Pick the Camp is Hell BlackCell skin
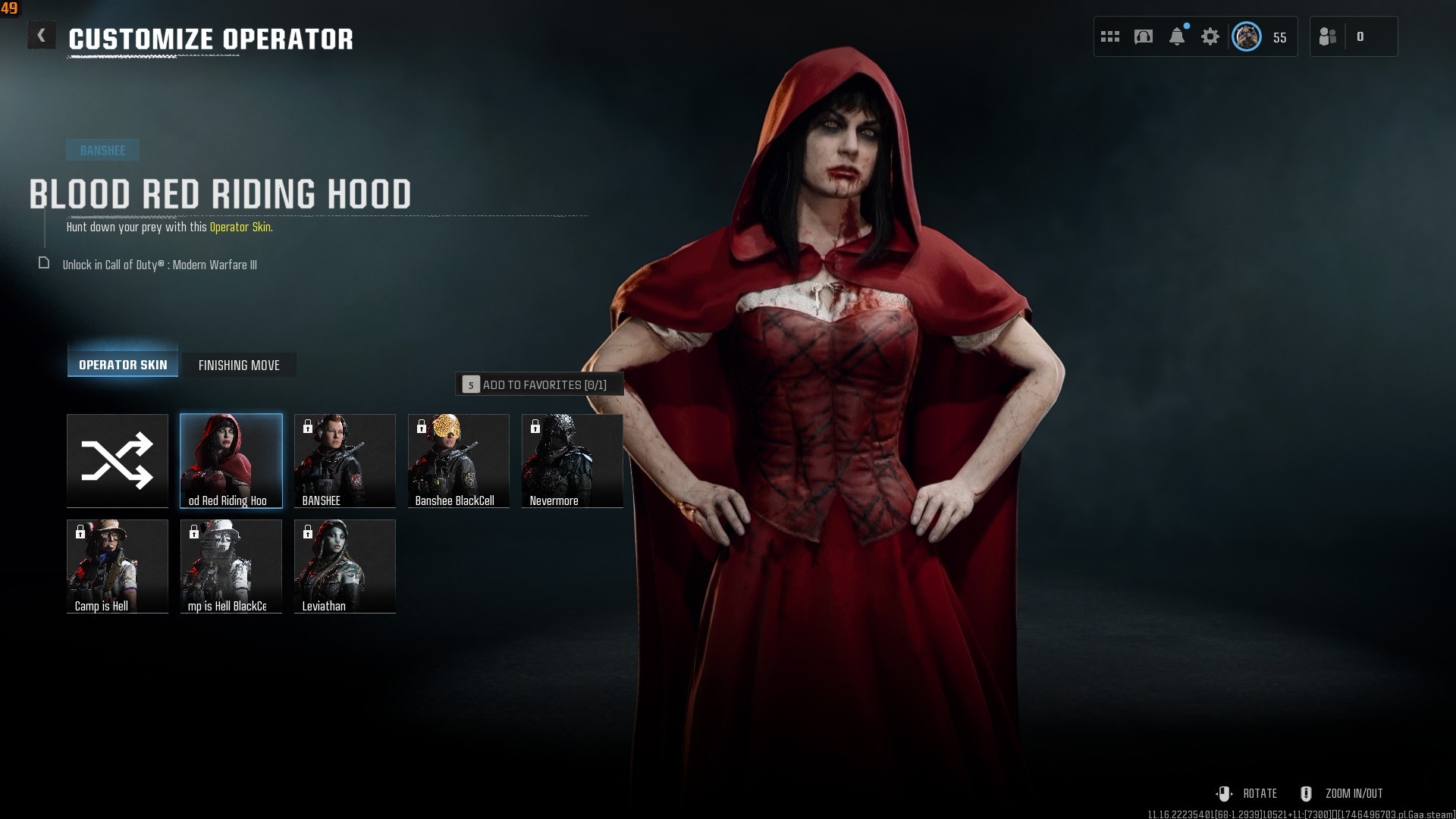 (x=231, y=566)
